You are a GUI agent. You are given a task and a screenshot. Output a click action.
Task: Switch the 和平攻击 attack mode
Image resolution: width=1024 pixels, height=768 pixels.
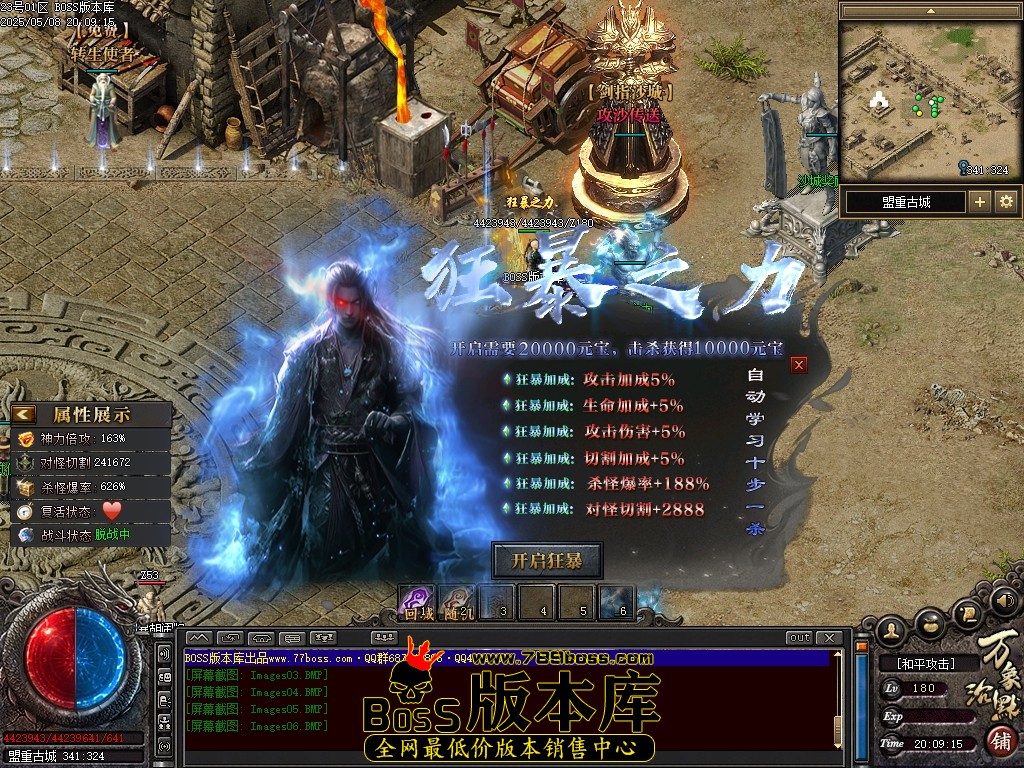point(926,663)
